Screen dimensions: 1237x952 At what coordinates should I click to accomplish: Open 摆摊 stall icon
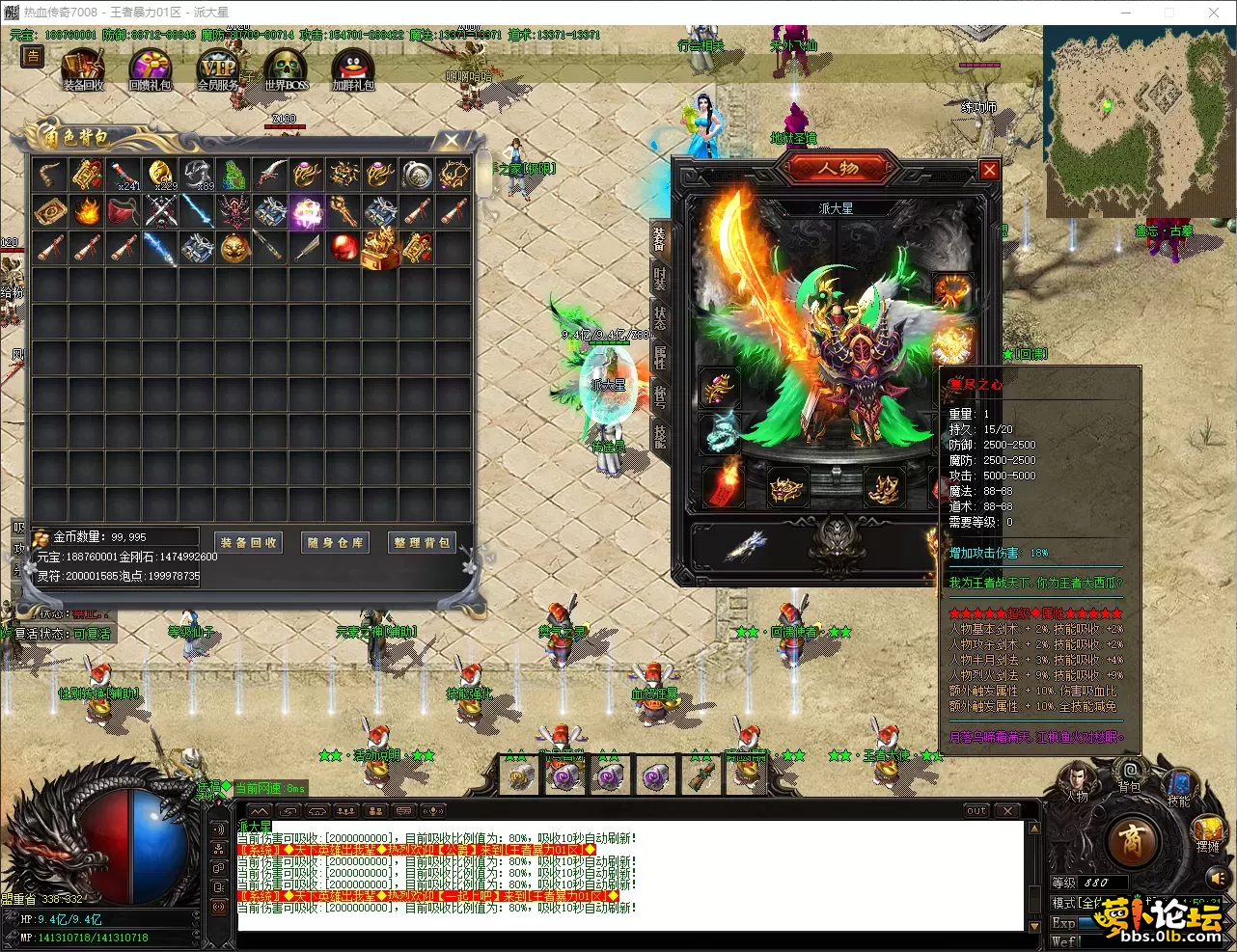pyautogui.click(x=1207, y=832)
